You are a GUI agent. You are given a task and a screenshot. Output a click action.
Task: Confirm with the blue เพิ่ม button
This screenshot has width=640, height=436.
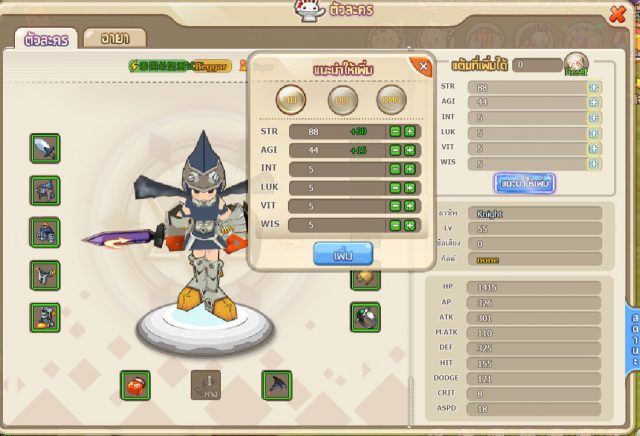tap(337, 254)
